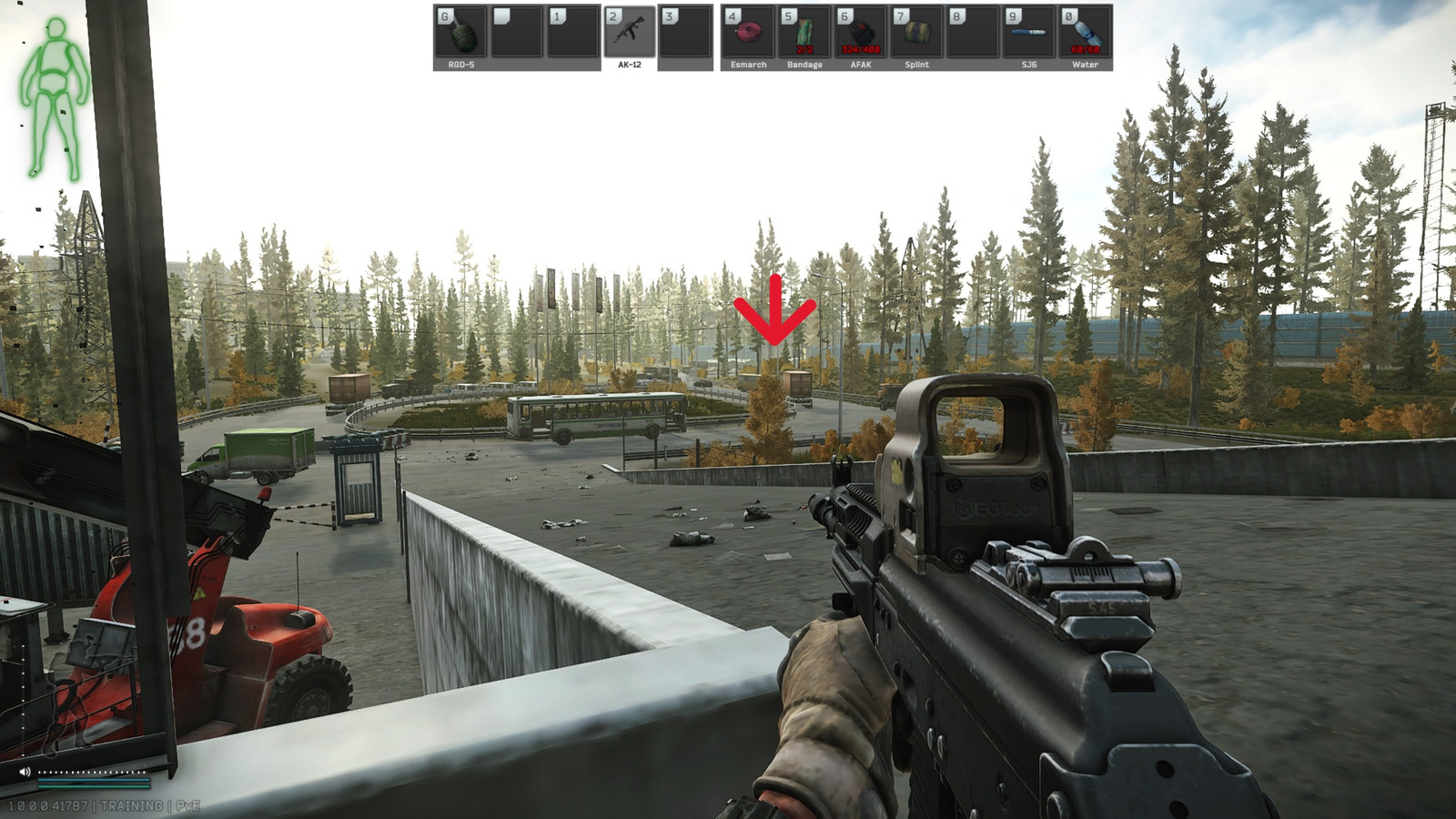Click the highlighted AK-12 slot label
Viewport: 1456px width, 819px height.
[628, 64]
